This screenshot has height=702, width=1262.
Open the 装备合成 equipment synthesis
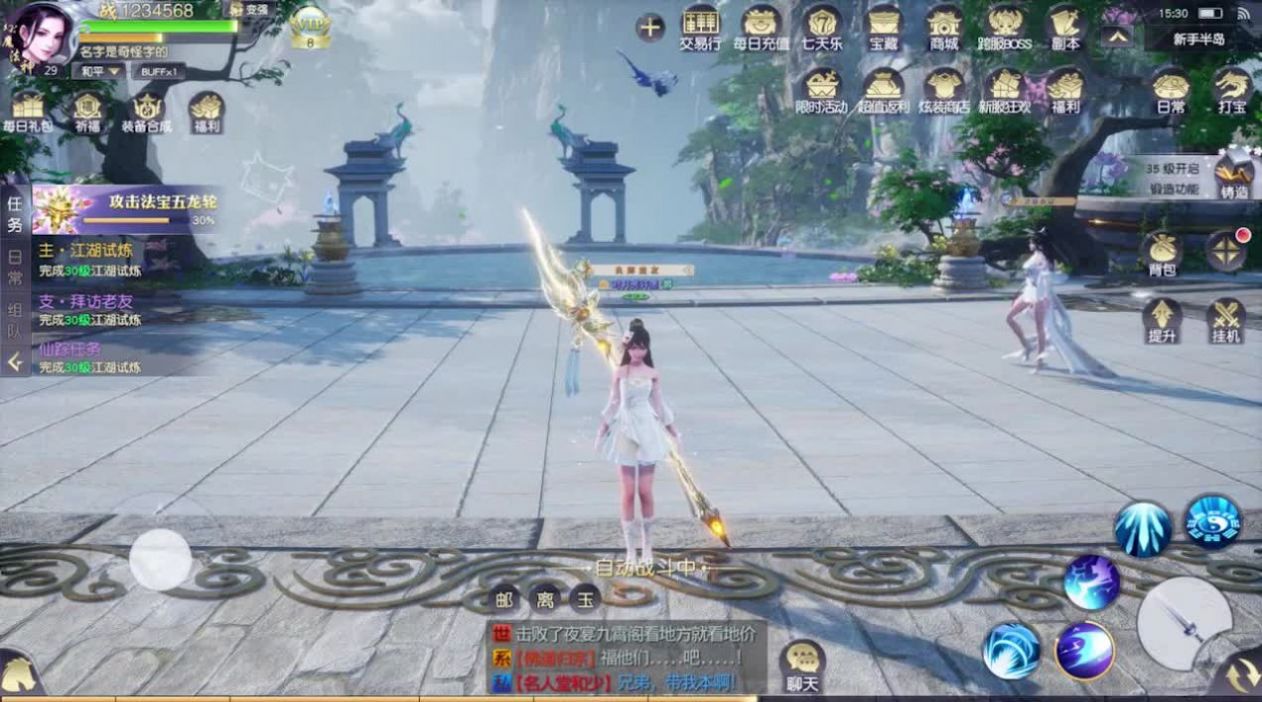tap(147, 110)
